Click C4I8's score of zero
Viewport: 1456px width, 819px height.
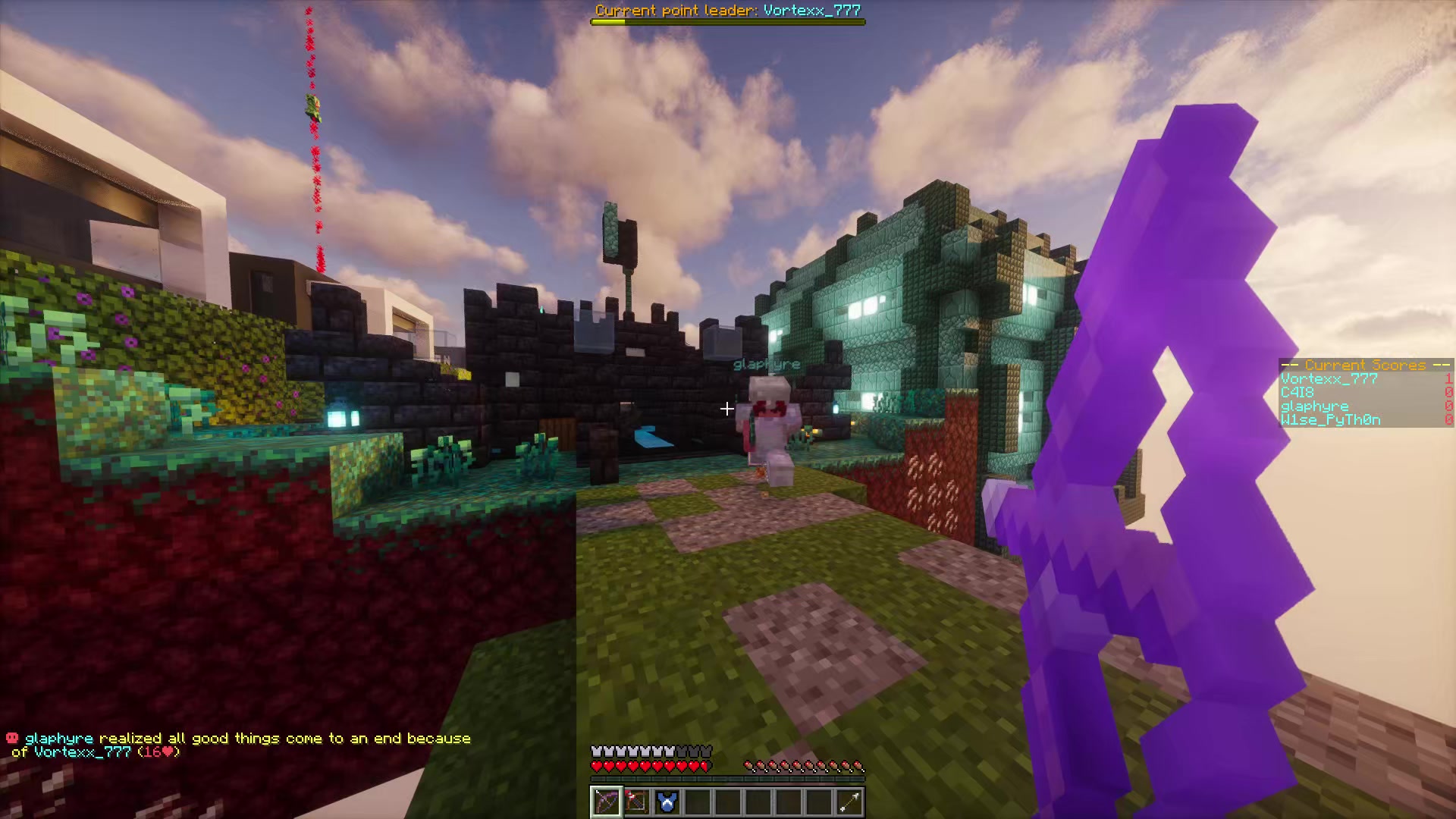tap(1448, 392)
